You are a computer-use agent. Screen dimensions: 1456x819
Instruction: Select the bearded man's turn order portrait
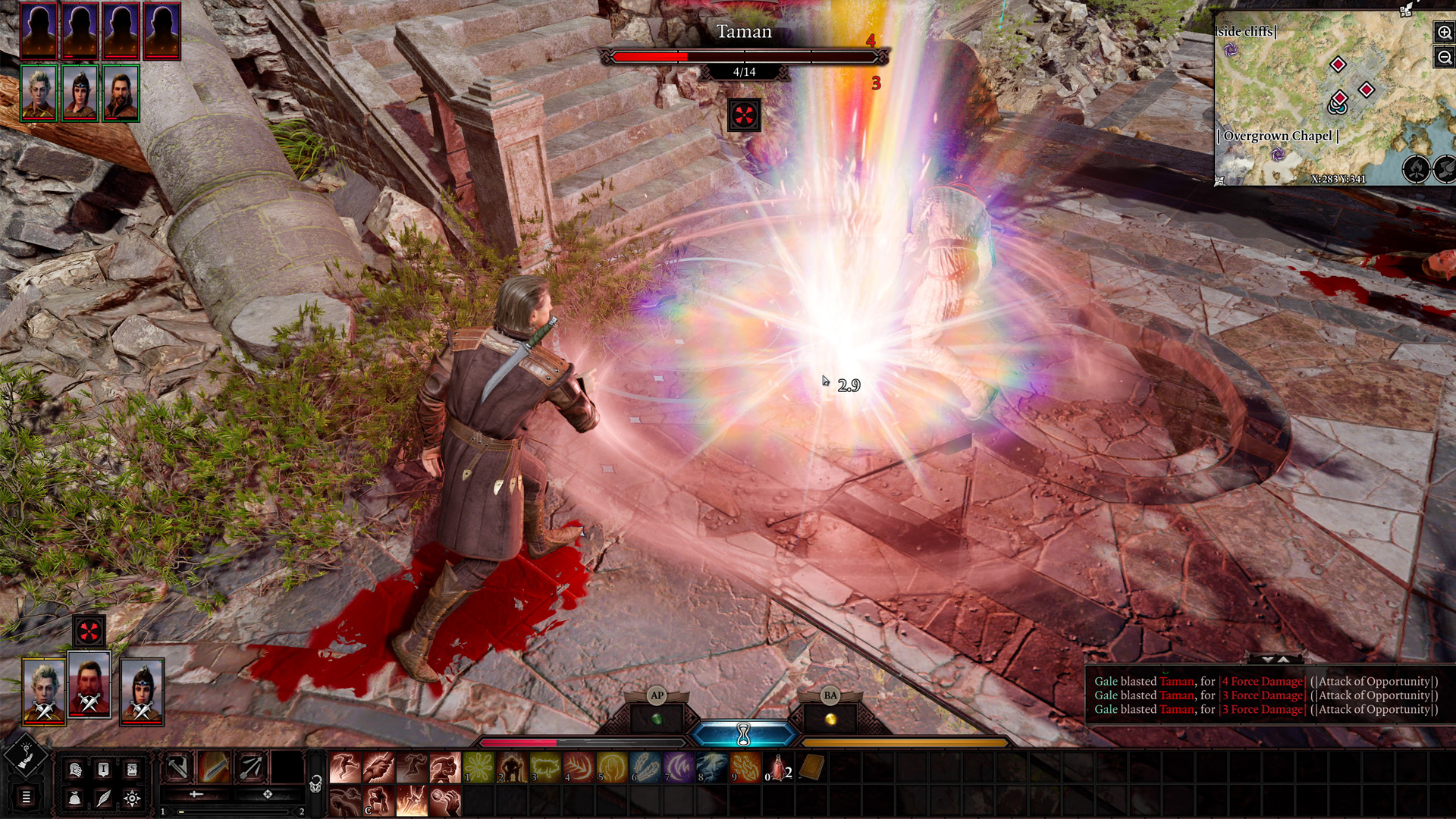pyautogui.click(x=121, y=94)
